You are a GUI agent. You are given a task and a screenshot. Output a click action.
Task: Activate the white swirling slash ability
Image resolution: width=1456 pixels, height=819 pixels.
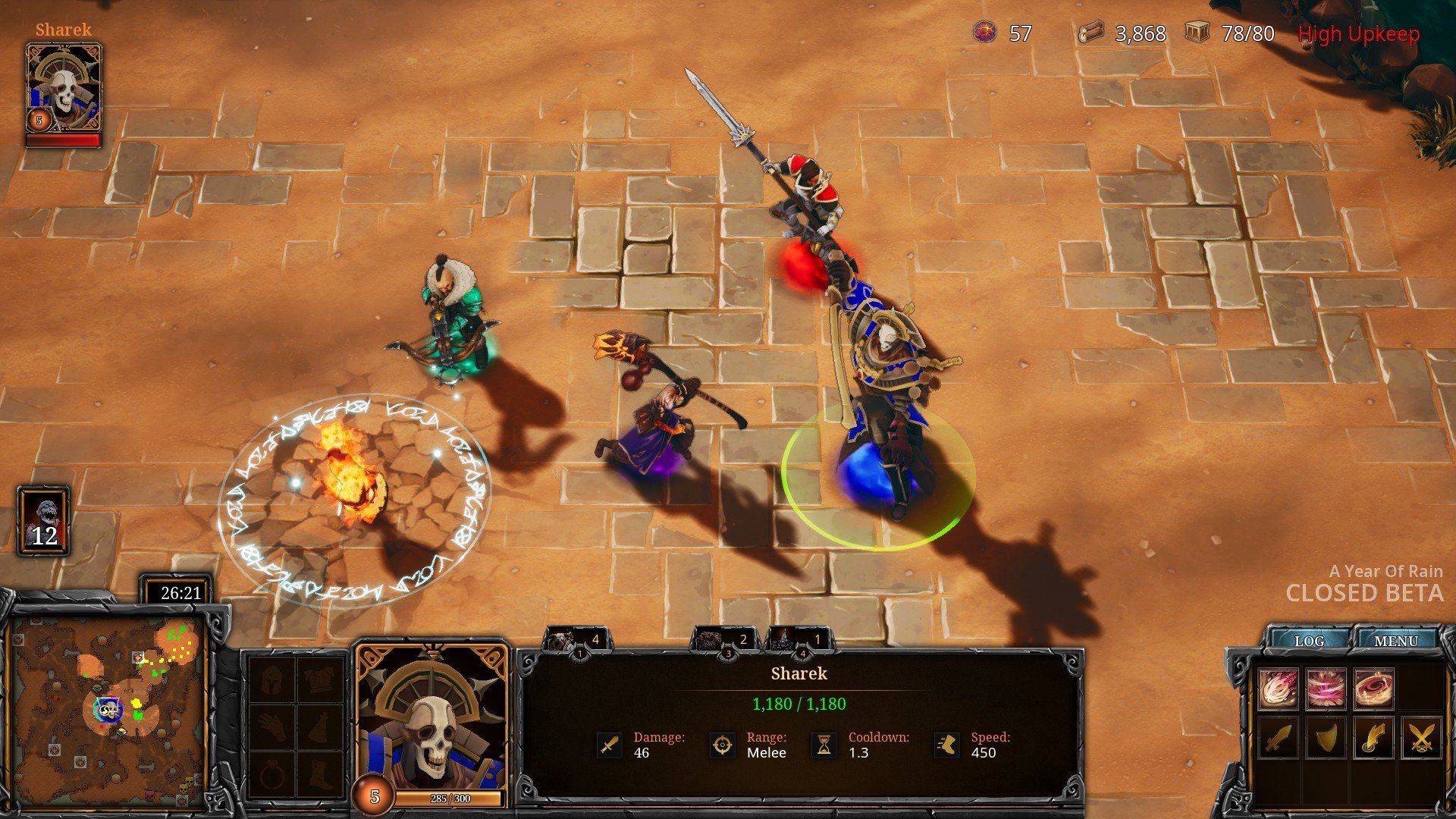(x=1279, y=689)
